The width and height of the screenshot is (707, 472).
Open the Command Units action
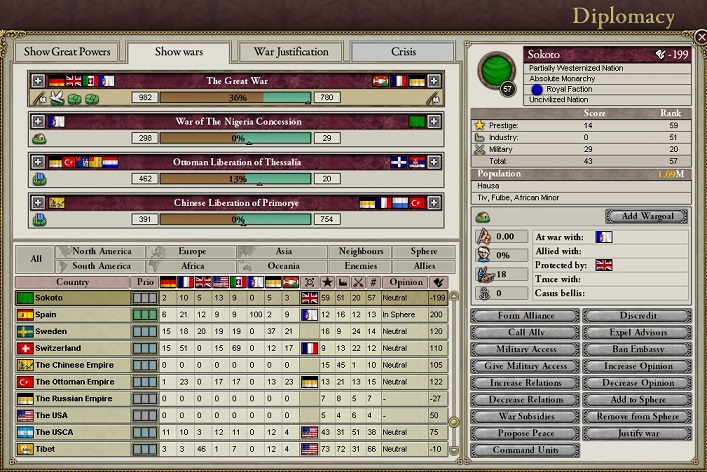tap(524, 450)
